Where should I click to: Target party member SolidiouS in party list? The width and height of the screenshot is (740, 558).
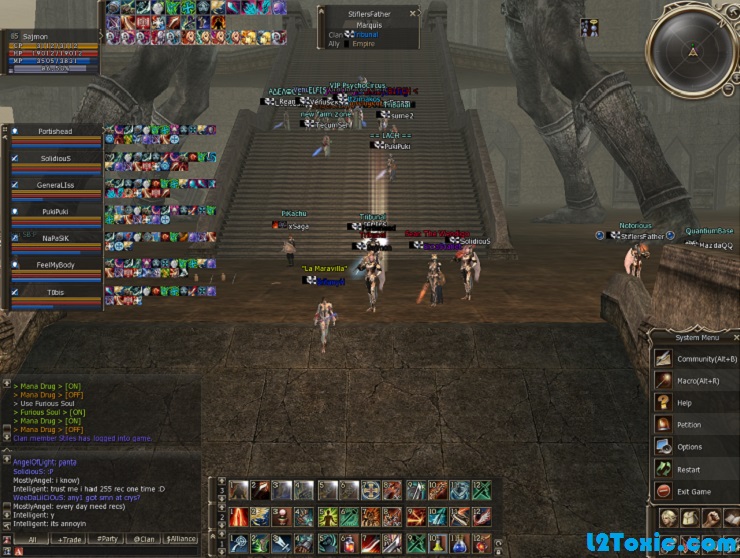pos(55,158)
